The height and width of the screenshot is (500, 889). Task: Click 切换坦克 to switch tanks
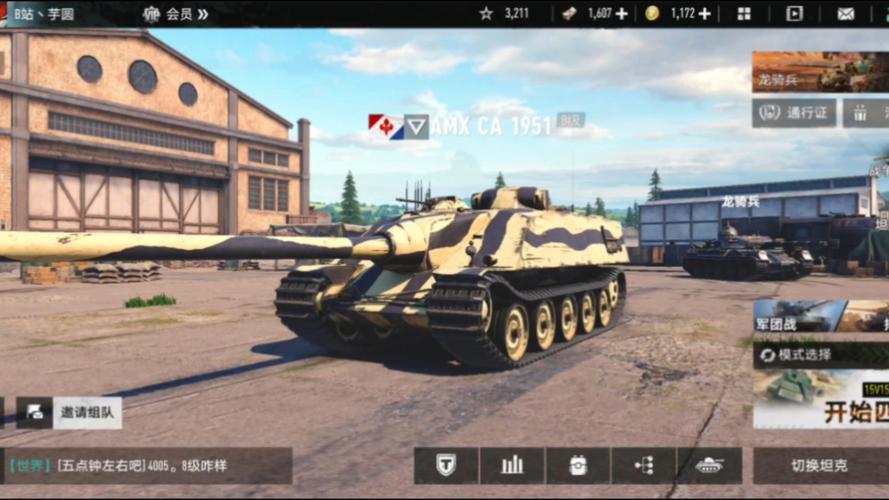[x=820, y=465]
